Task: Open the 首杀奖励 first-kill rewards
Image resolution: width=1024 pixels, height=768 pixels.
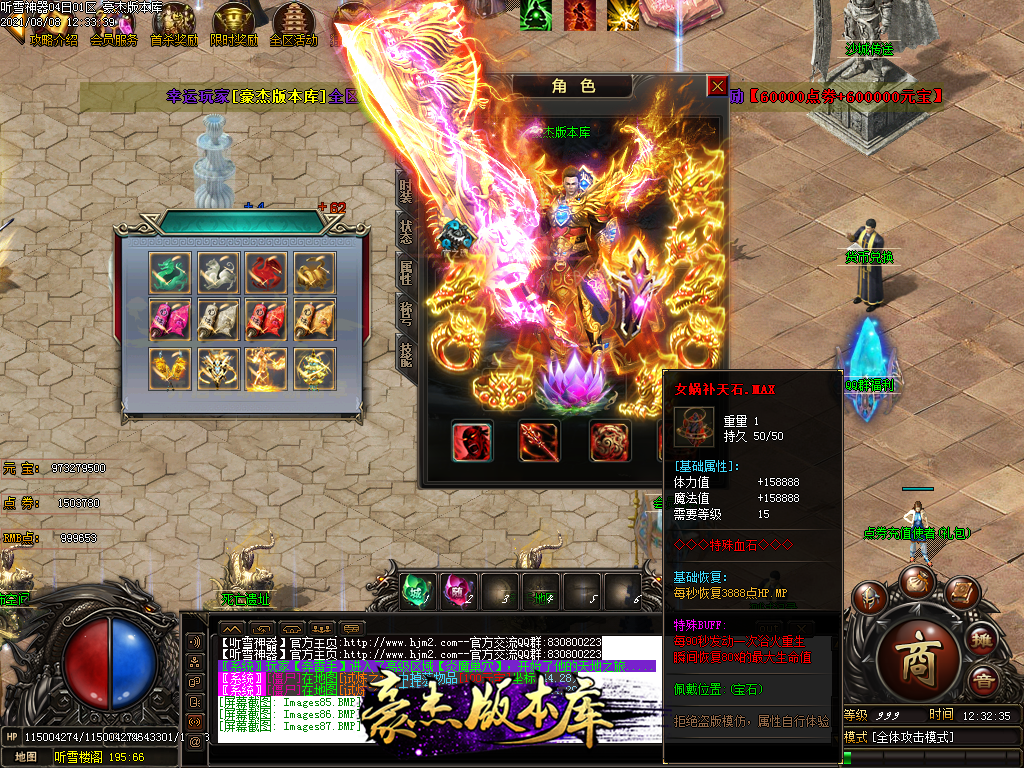Action: tap(174, 26)
